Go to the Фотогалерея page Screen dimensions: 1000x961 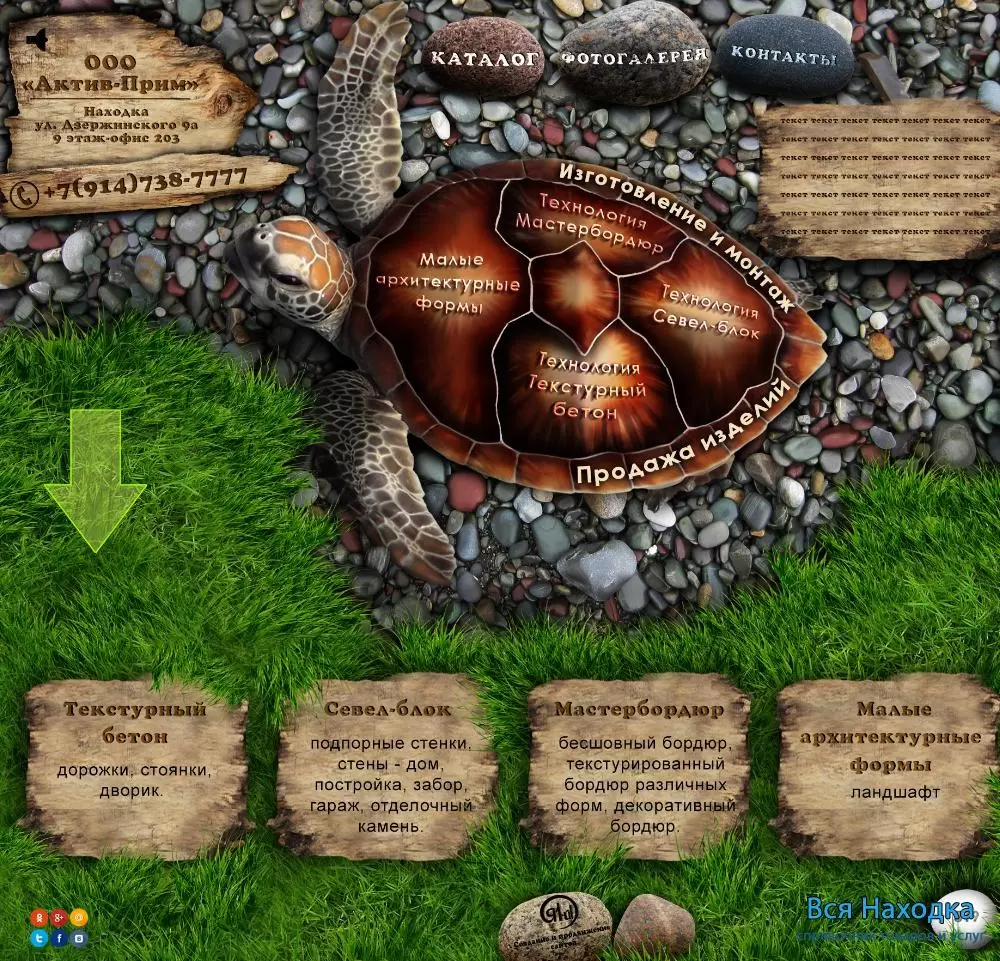(634, 56)
